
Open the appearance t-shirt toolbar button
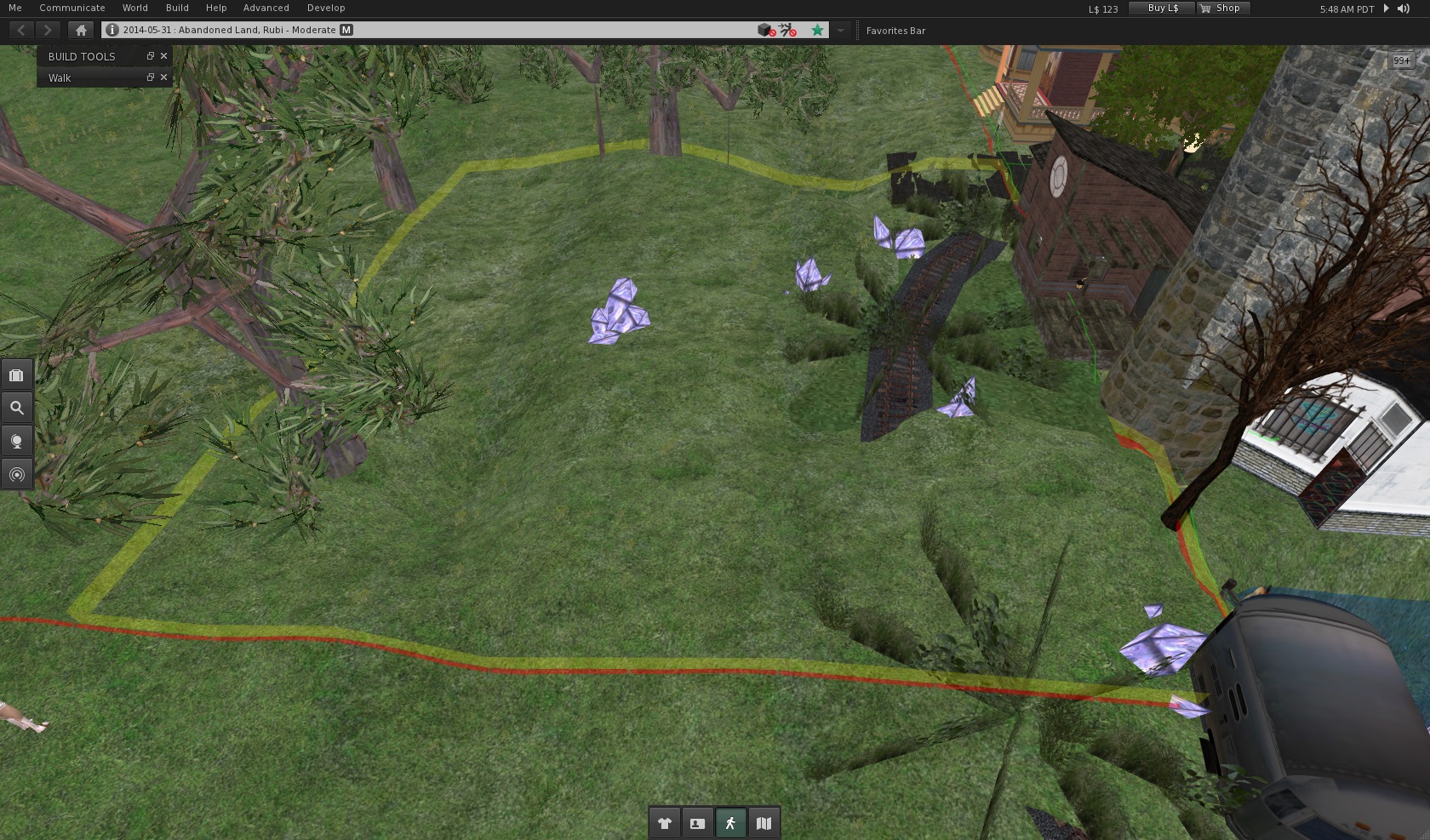665,823
